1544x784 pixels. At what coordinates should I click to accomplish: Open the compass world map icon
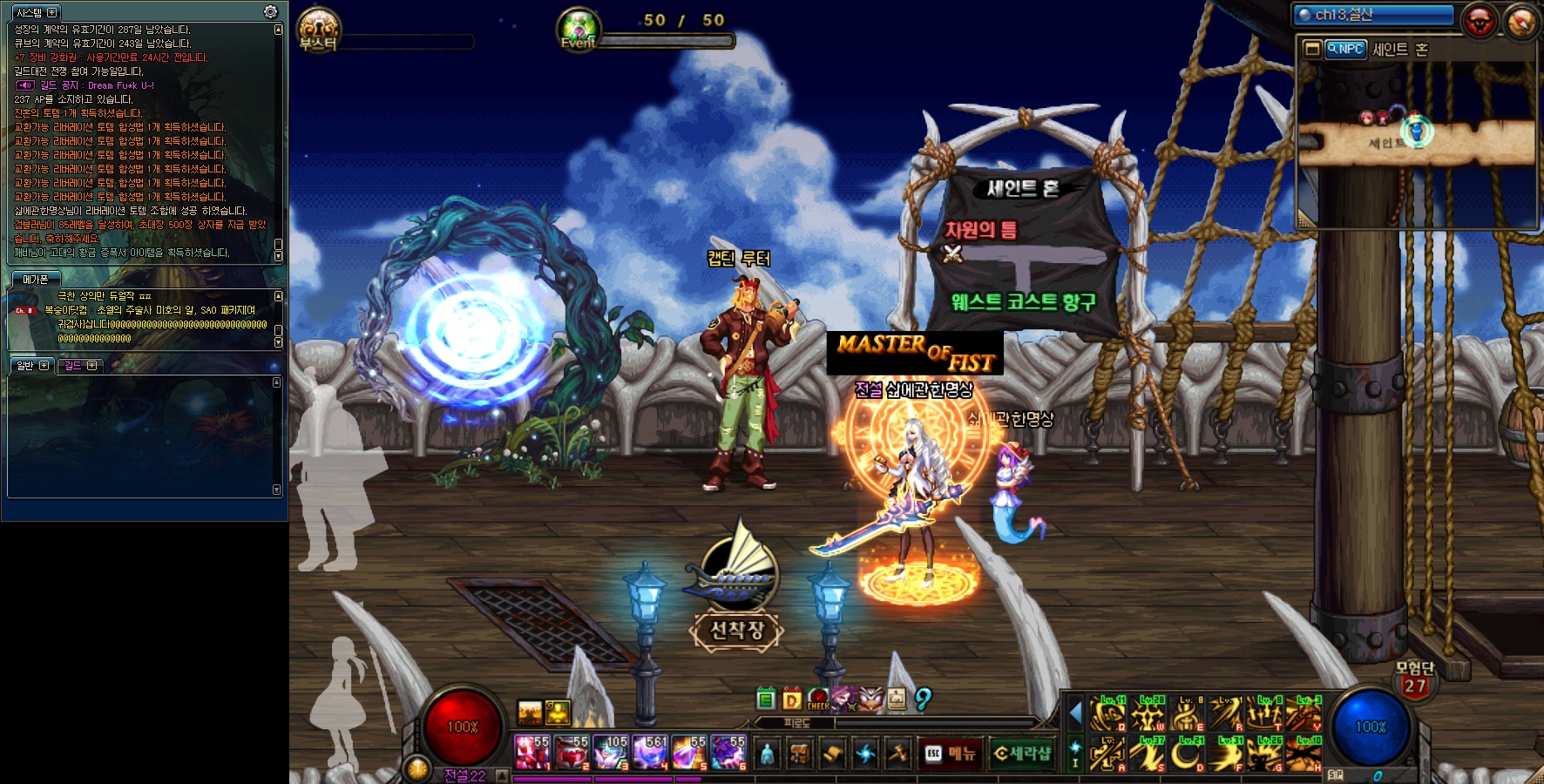(1521, 23)
